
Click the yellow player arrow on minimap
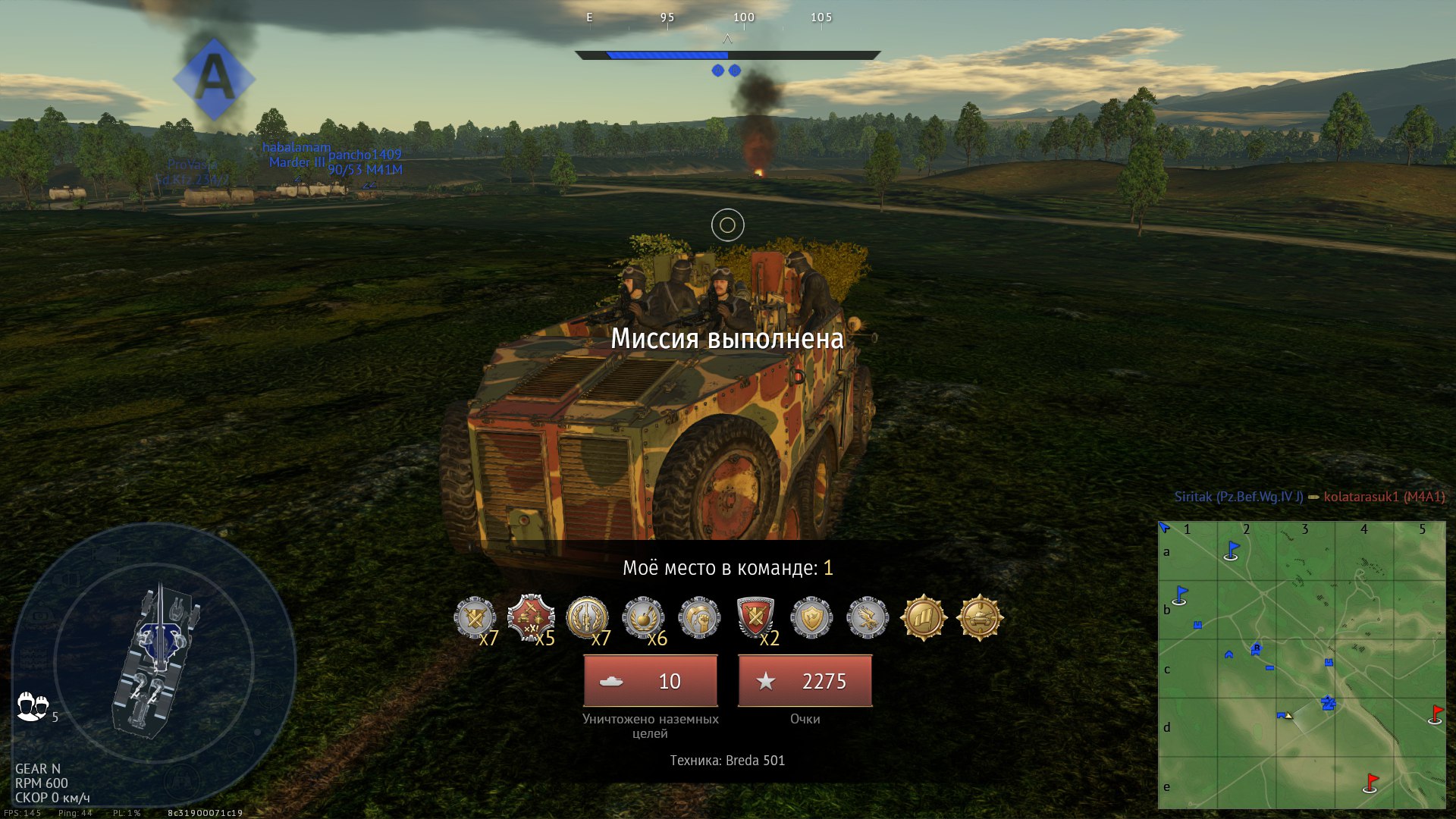pos(1288,715)
